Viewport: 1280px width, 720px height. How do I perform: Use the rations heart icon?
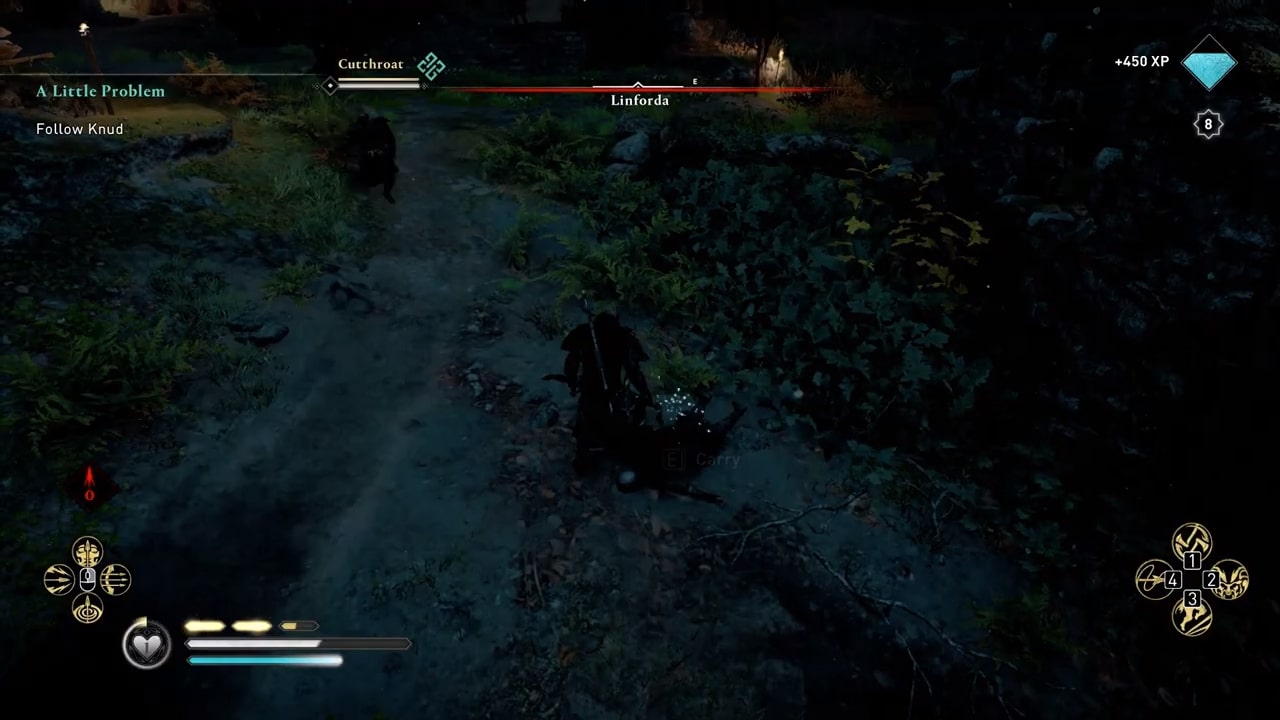click(147, 643)
